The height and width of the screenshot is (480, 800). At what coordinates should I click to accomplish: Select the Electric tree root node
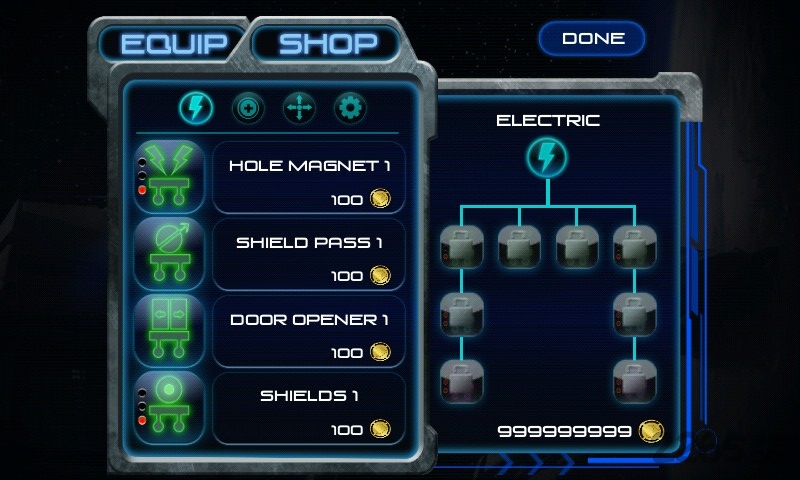click(x=547, y=157)
